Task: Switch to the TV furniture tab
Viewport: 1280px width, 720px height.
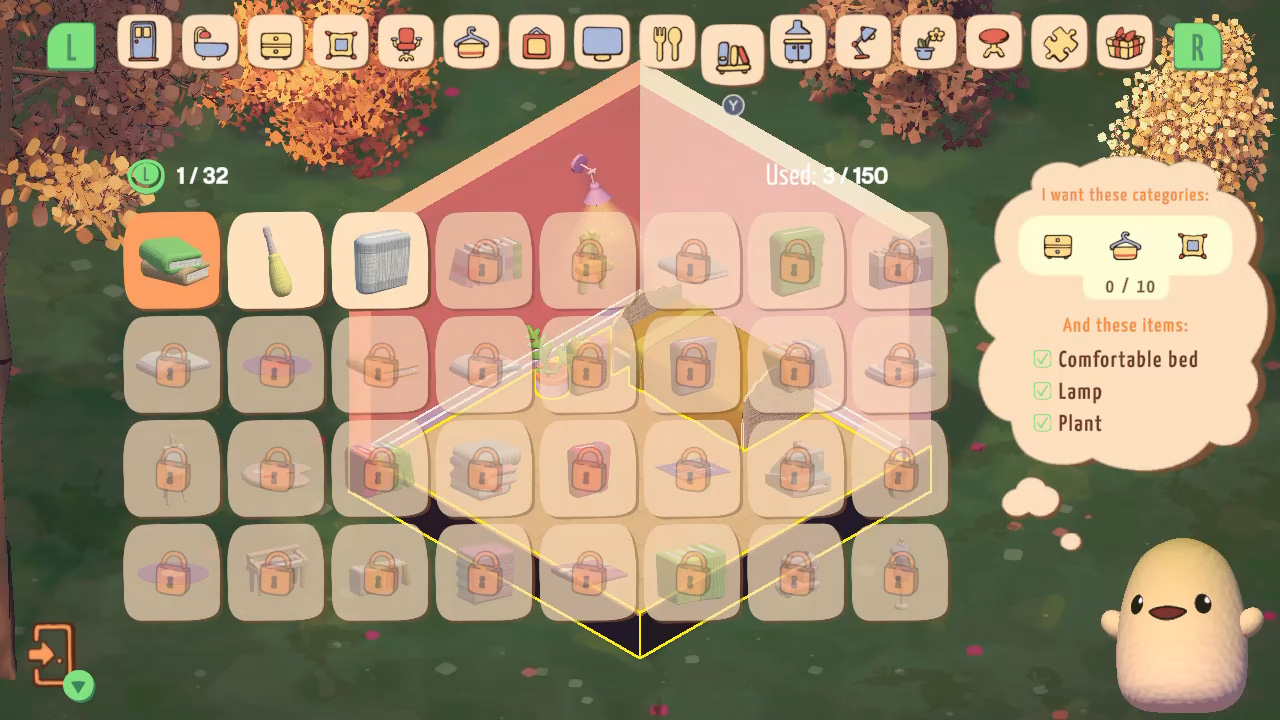Action: pos(603,44)
